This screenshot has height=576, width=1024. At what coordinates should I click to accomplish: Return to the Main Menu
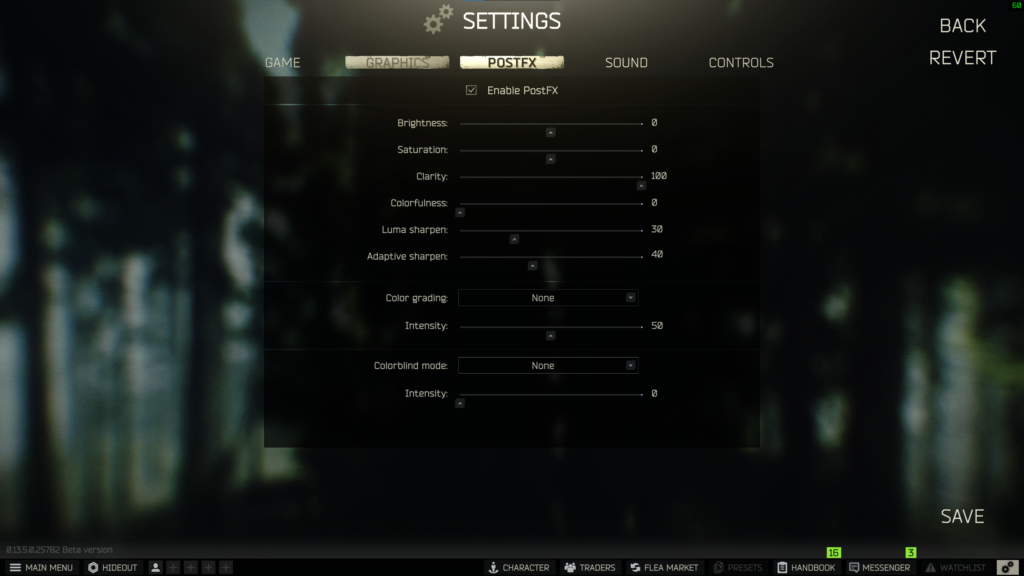pyautogui.click(x=41, y=568)
